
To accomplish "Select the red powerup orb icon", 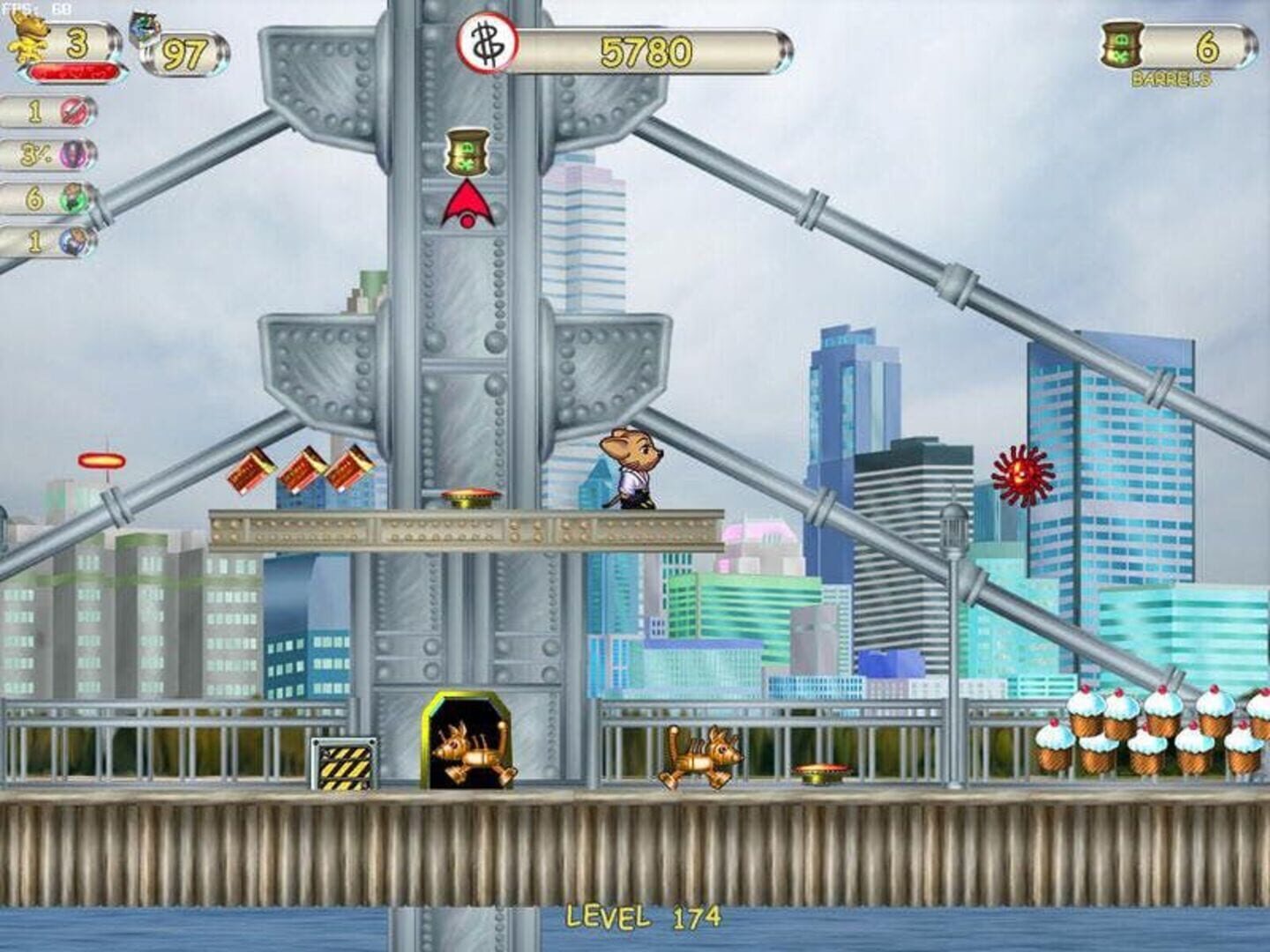I will [73, 112].
